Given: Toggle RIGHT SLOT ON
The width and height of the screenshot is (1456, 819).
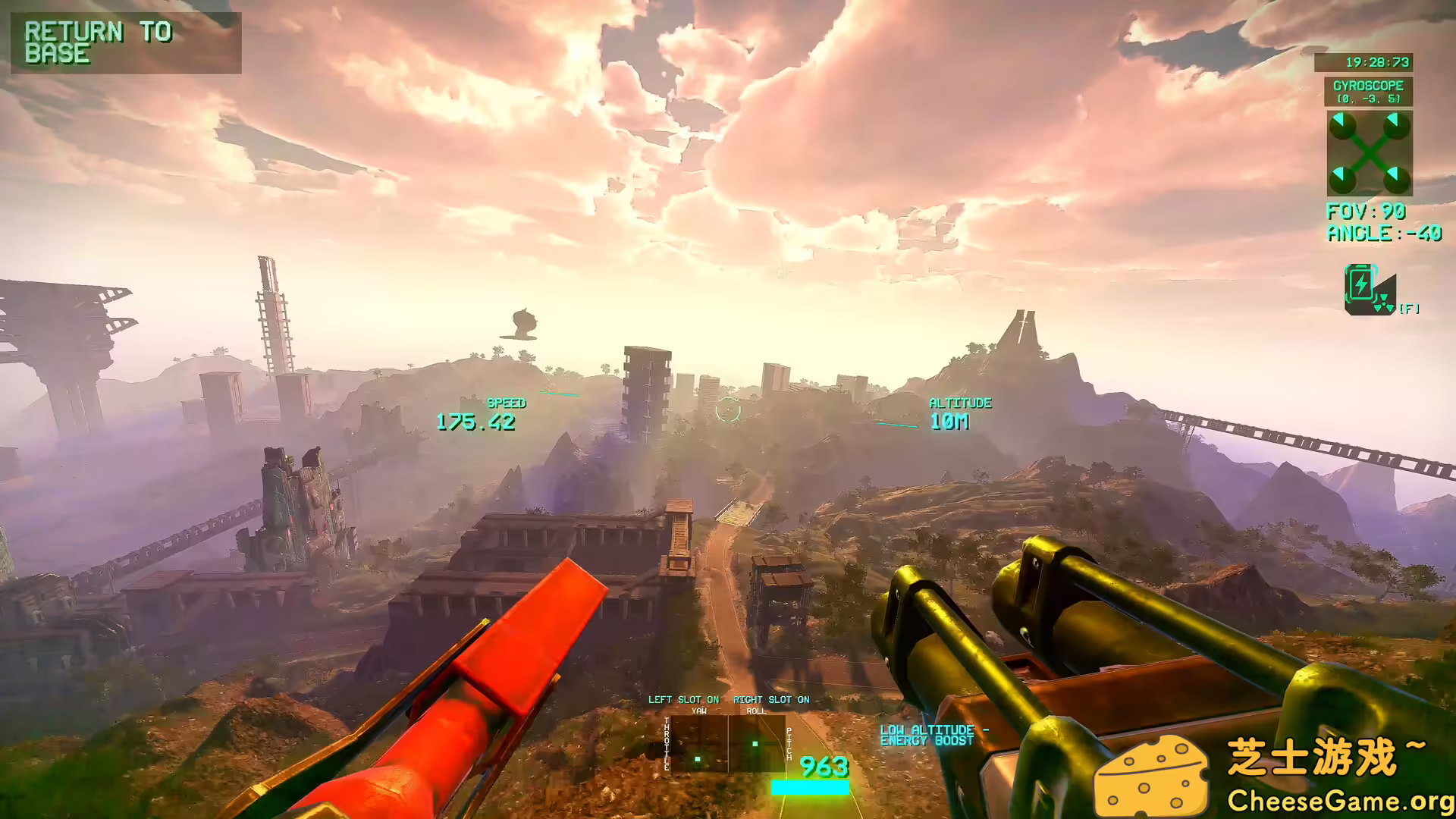Looking at the screenshot, I should point(771,700).
